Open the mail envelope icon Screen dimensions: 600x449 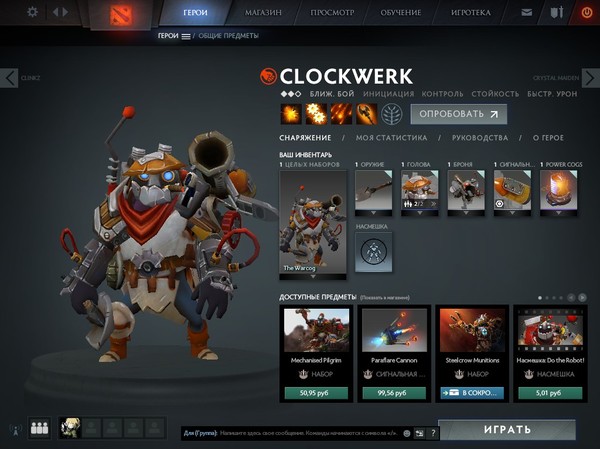527,13
